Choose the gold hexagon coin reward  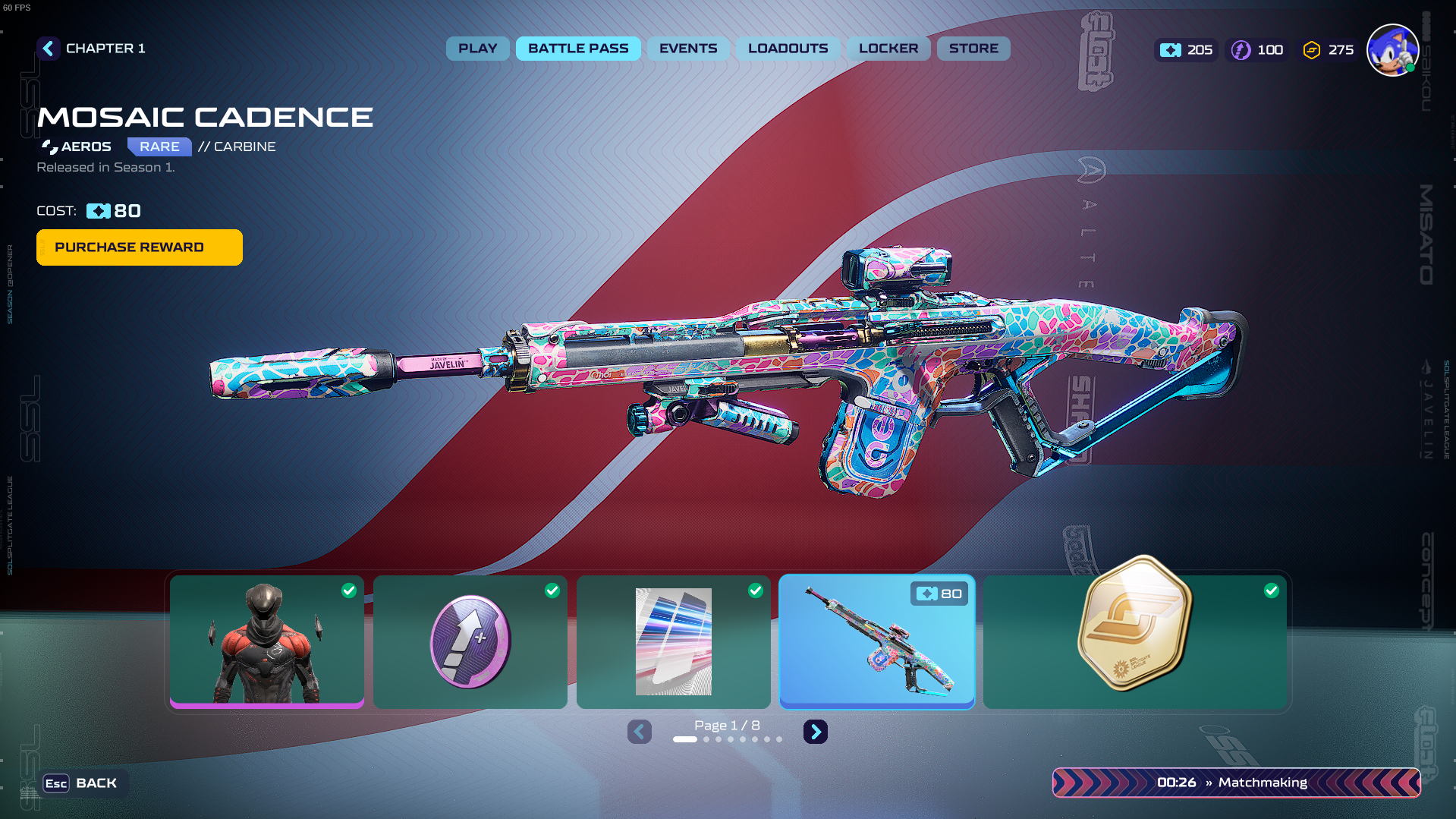(x=1135, y=641)
